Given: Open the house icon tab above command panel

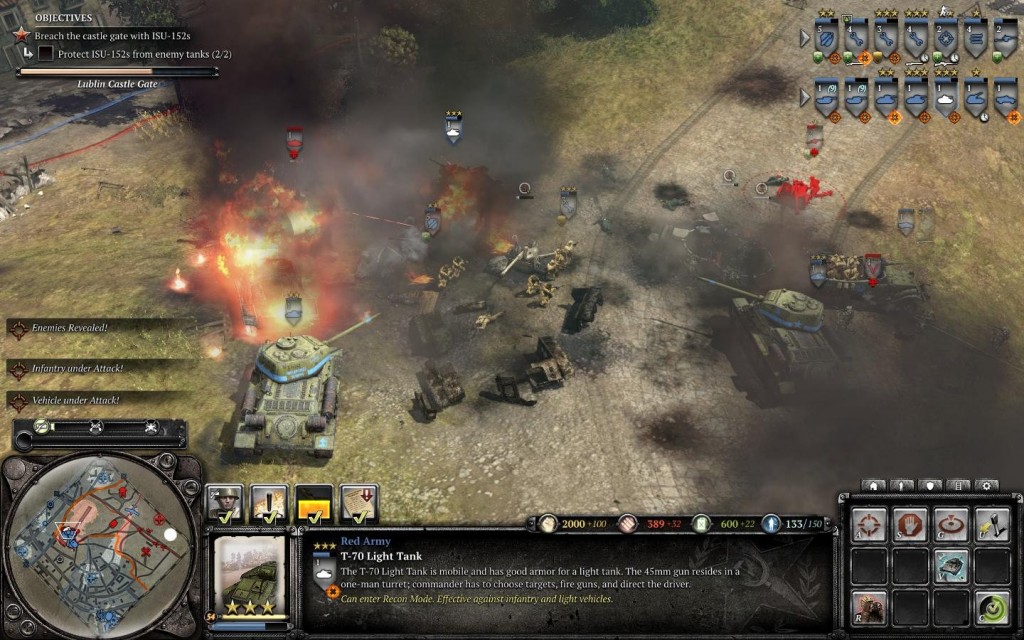Looking at the screenshot, I should point(873,486).
